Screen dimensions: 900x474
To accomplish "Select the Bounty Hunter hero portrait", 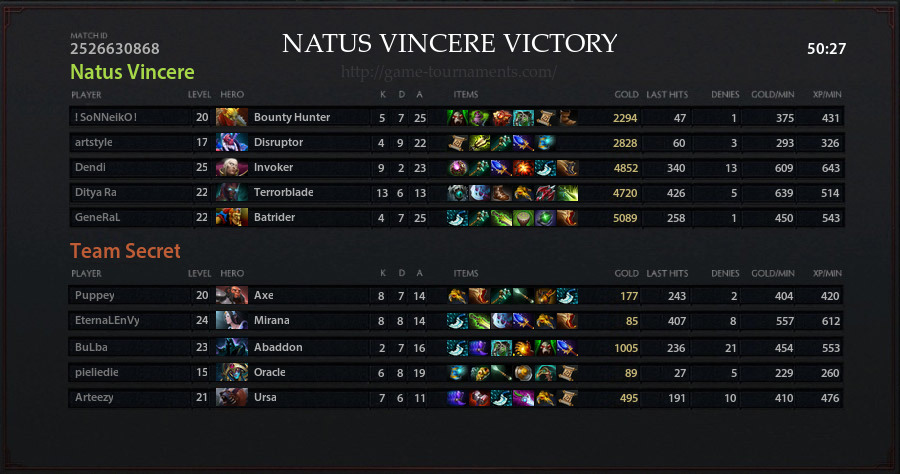I will [232, 117].
